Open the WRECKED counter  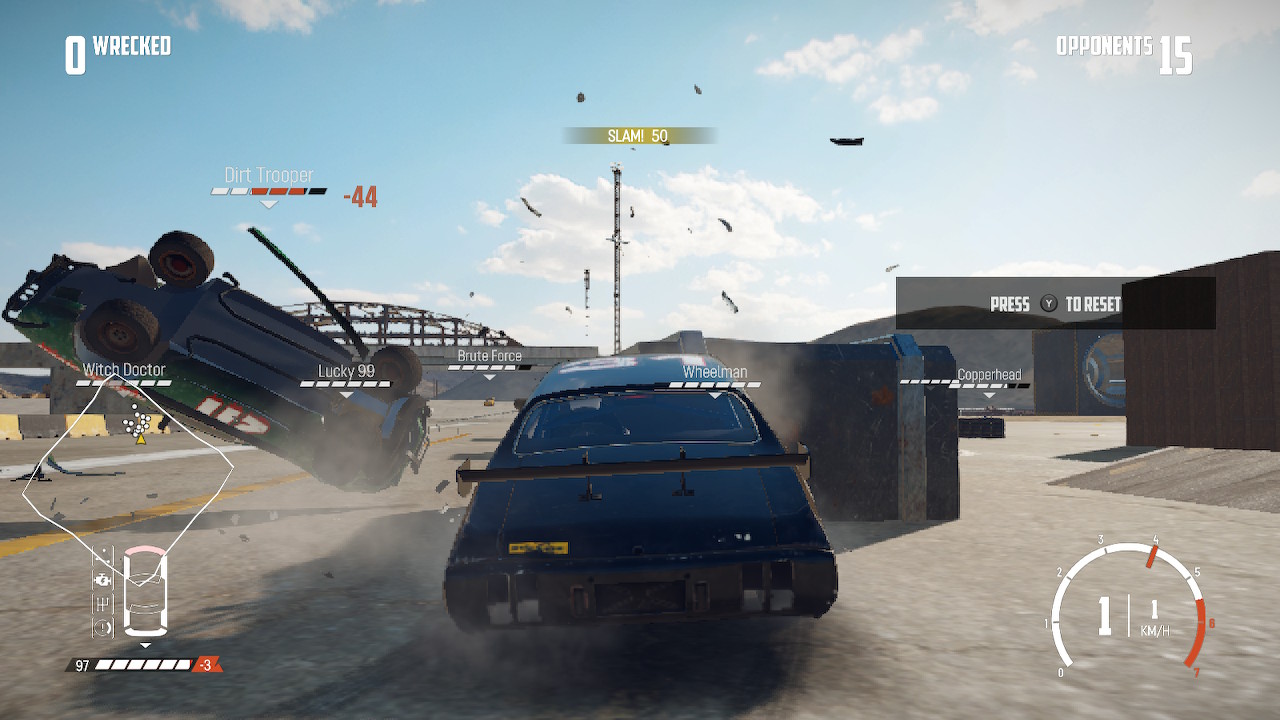(115, 46)
